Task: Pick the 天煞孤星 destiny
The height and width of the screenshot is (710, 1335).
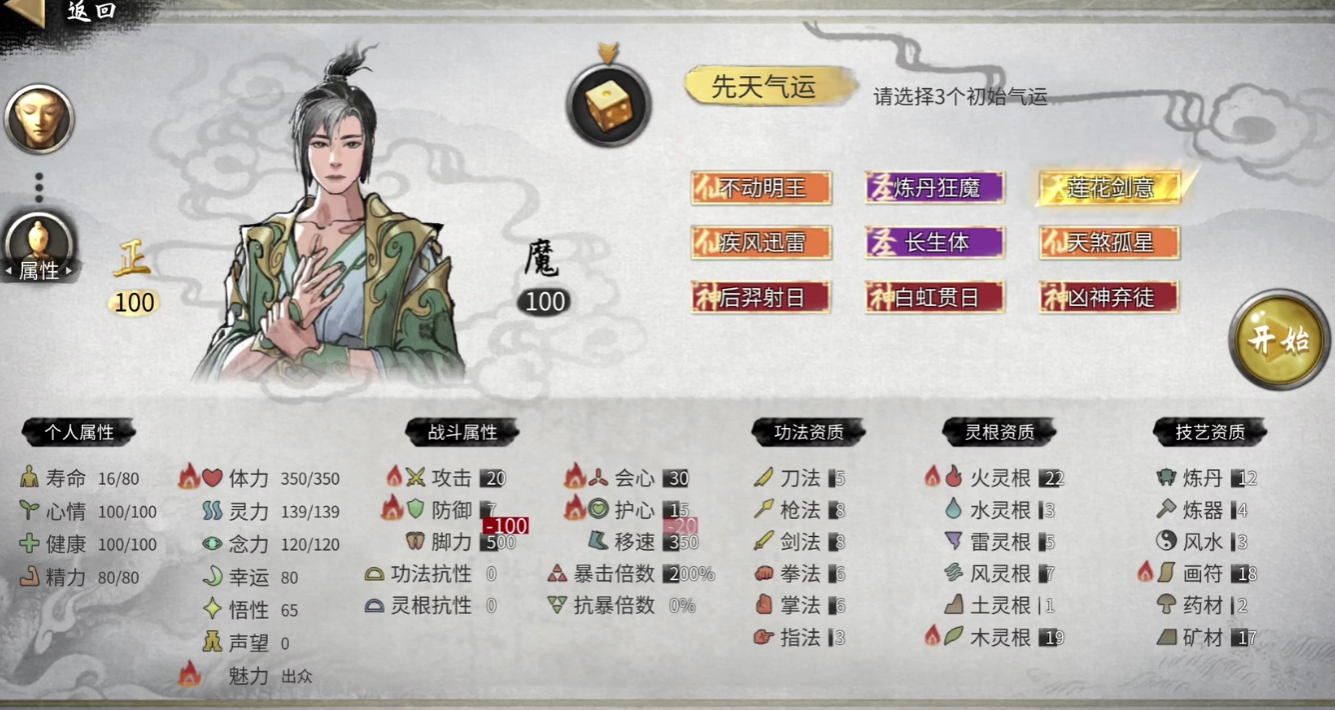Action: tap(1109, 242)
